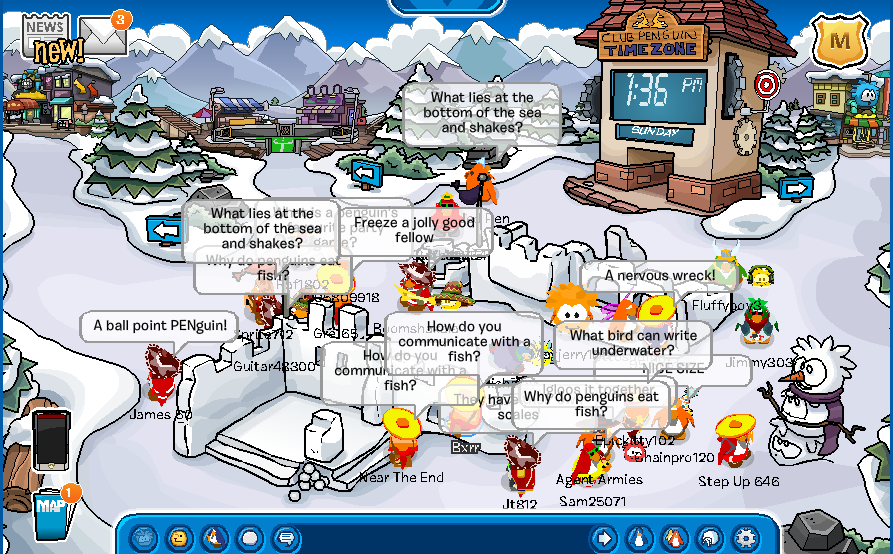This screenshot has height=554, width=893.
Task: Open the buddy list
Action: (674, 538)
